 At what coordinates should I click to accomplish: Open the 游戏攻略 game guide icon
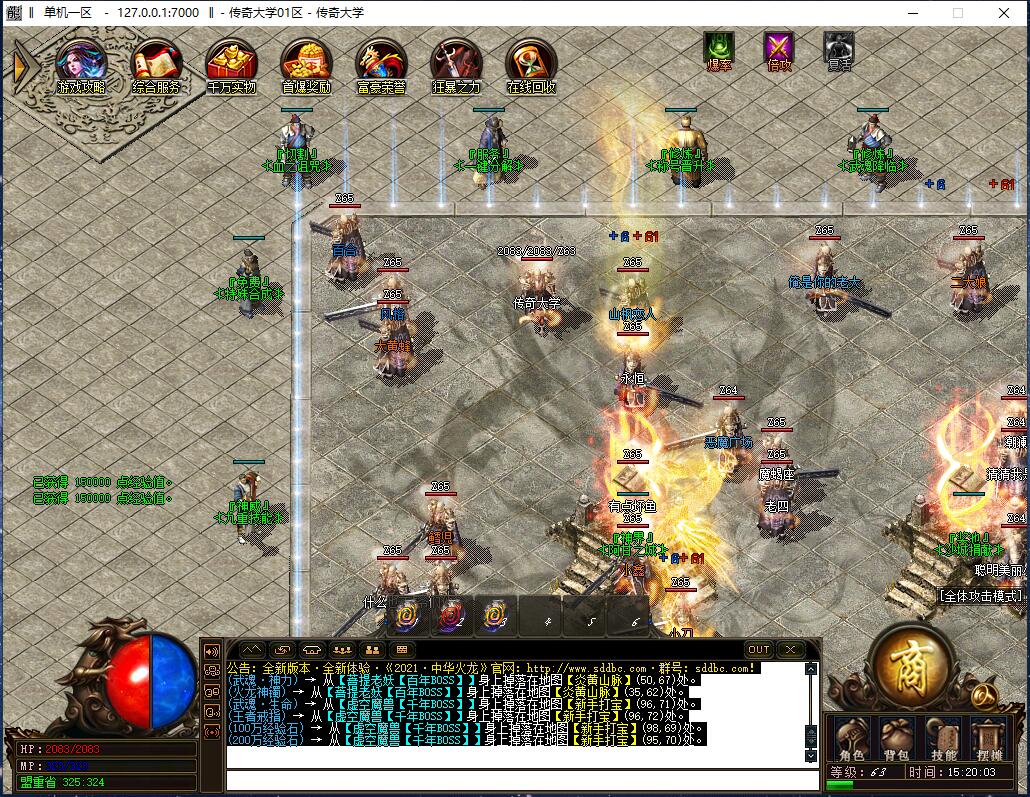pyautogui.click(x=82, y=65)
